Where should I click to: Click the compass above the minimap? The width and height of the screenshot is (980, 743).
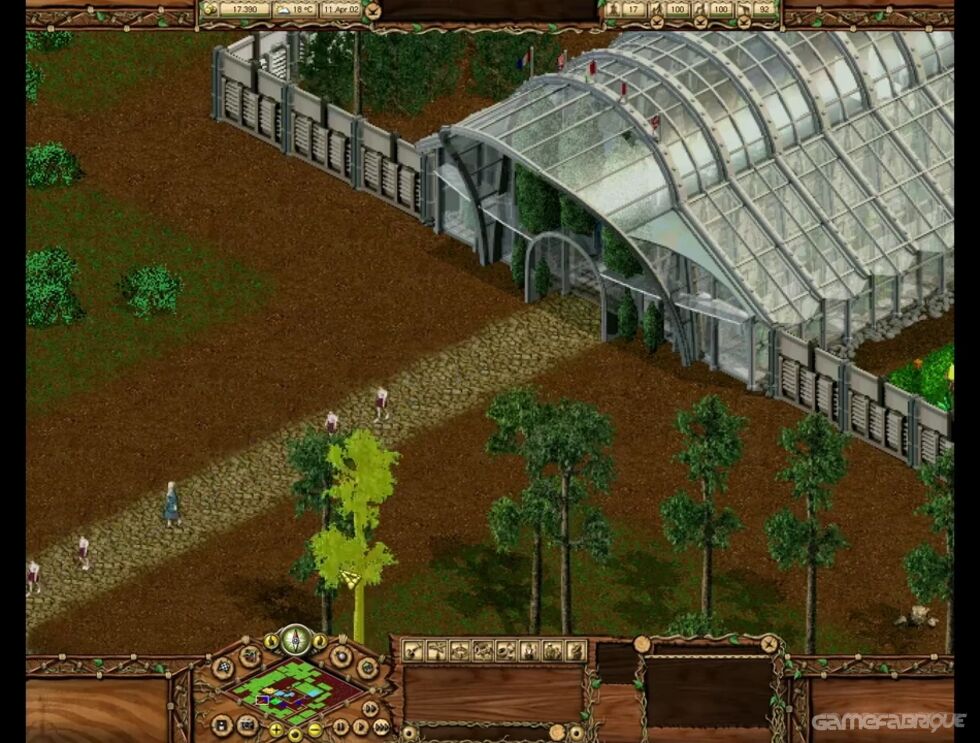(x=294, y=639)
